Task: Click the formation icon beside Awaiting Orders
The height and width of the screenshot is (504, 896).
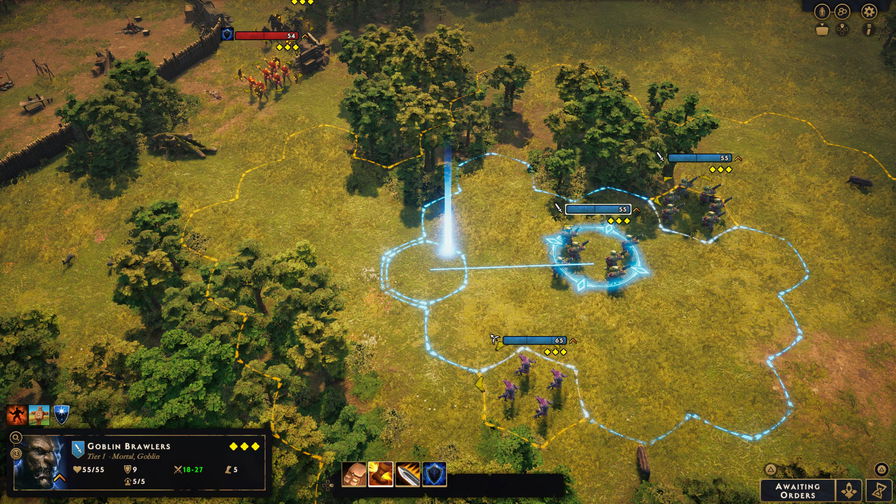Action: point(849,491)
